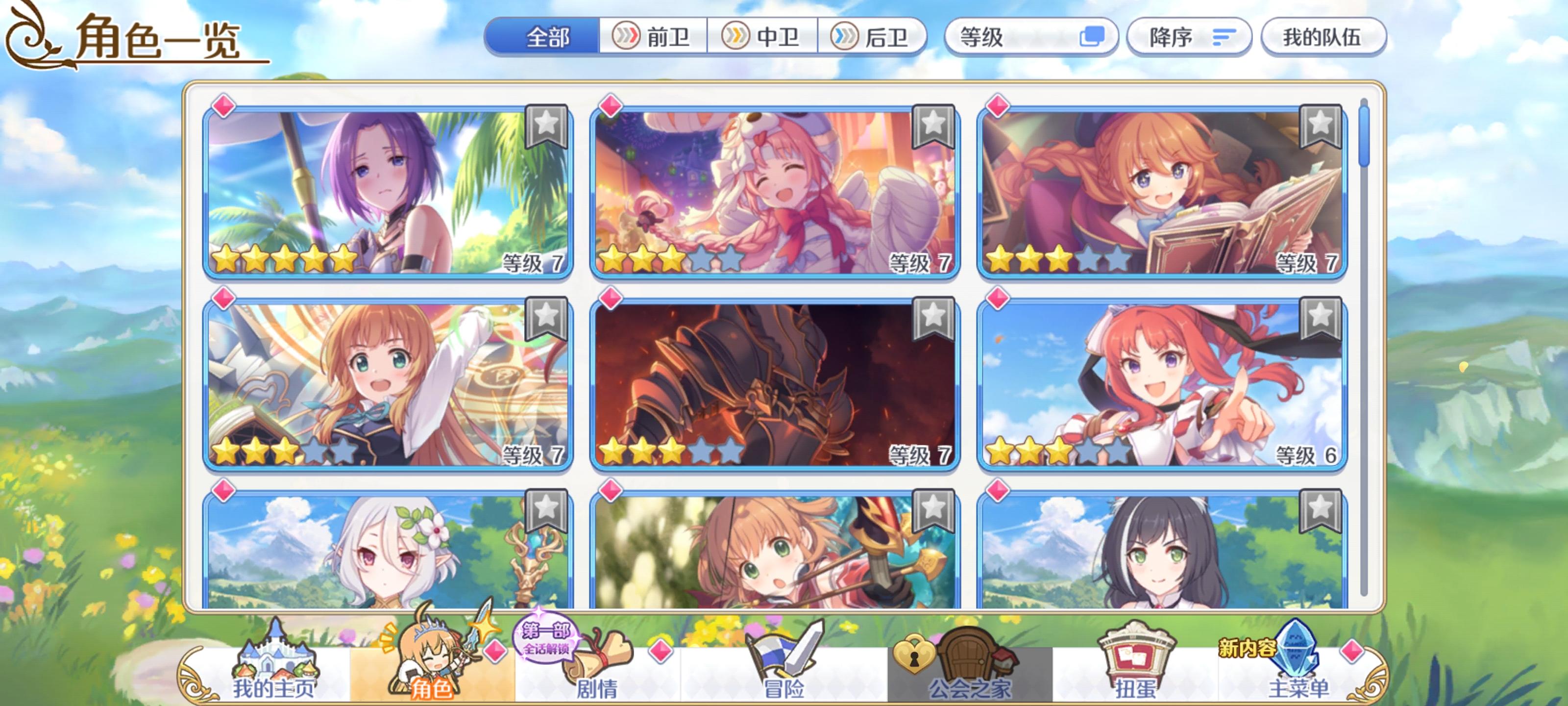
Task: Select the 角色 character tab icon
Action: point(432,655)
